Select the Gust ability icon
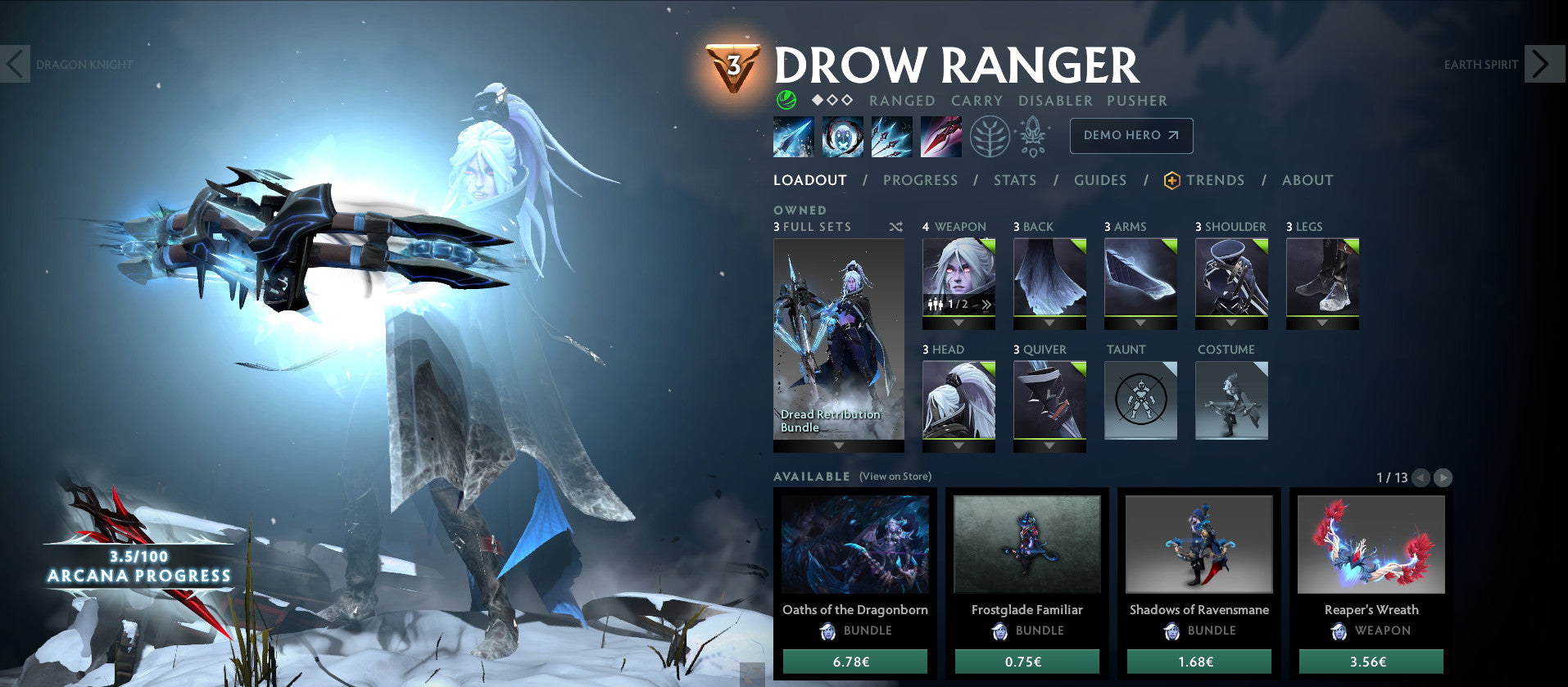 tap(842, 137)
